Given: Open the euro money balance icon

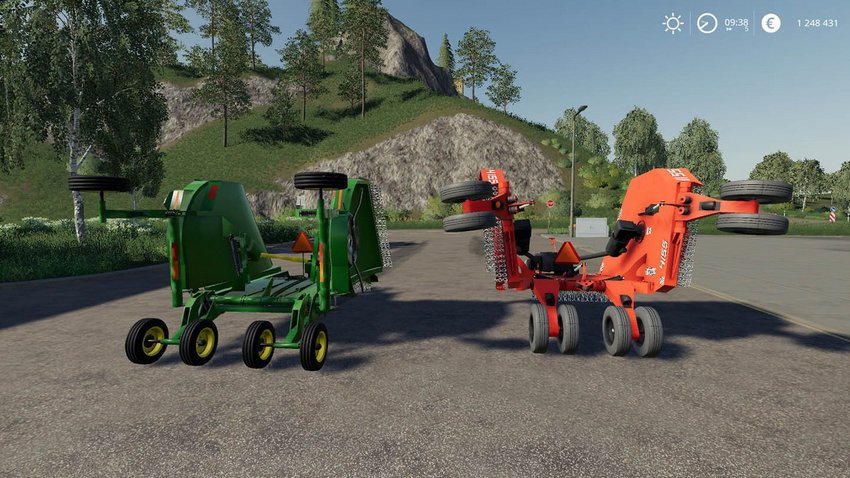Looking at the screenshot, I should click(x=770, y=23).
